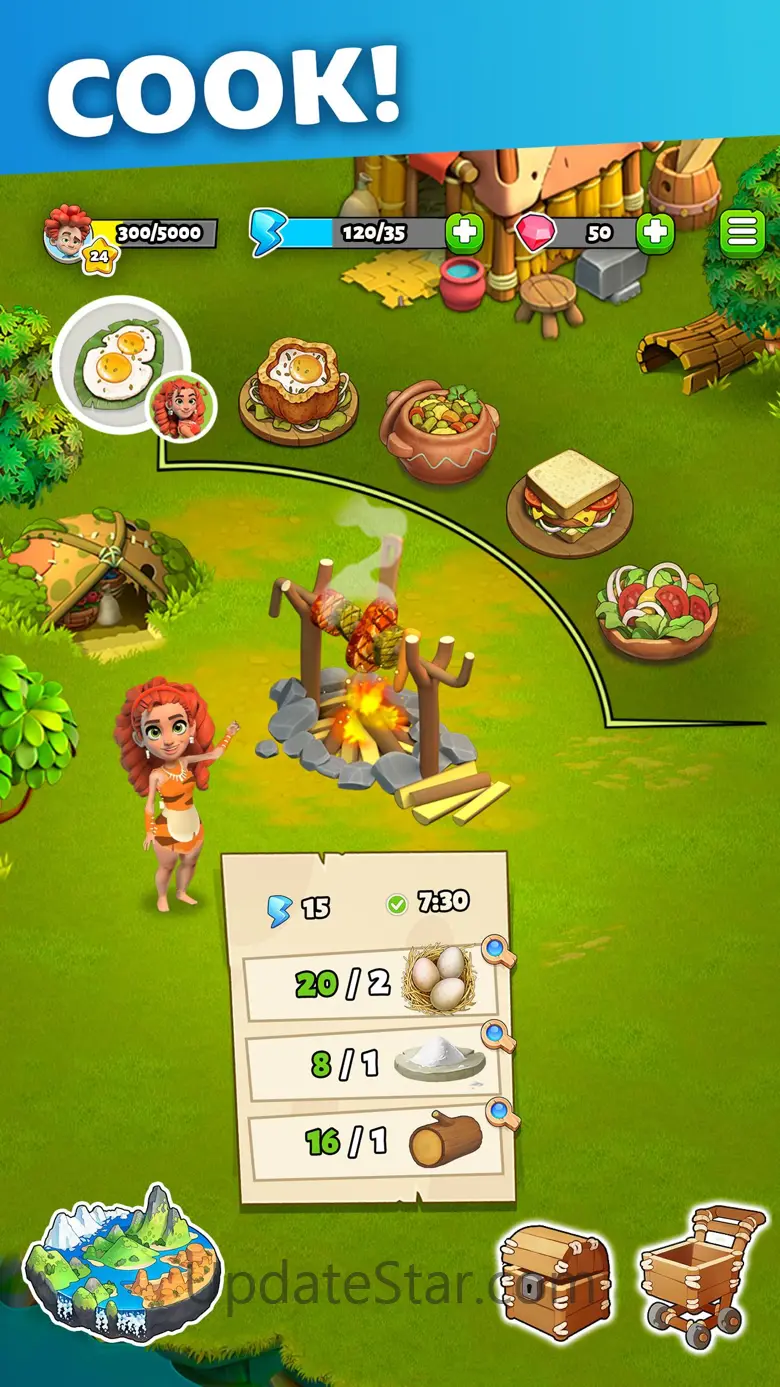Add energy with the green plus button
This screenshot has width=780, height=1387.
pyautogui.click(x=464, y=233)
